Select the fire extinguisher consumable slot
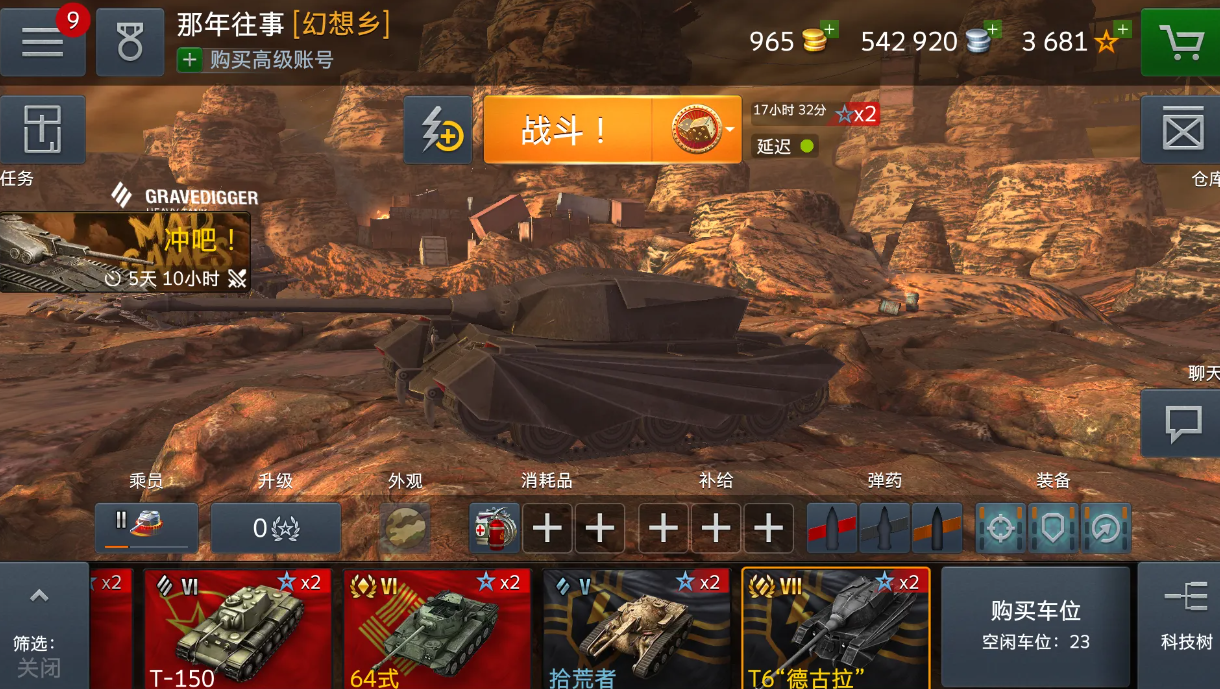The image size is (1220, 689). coord(494,528)
